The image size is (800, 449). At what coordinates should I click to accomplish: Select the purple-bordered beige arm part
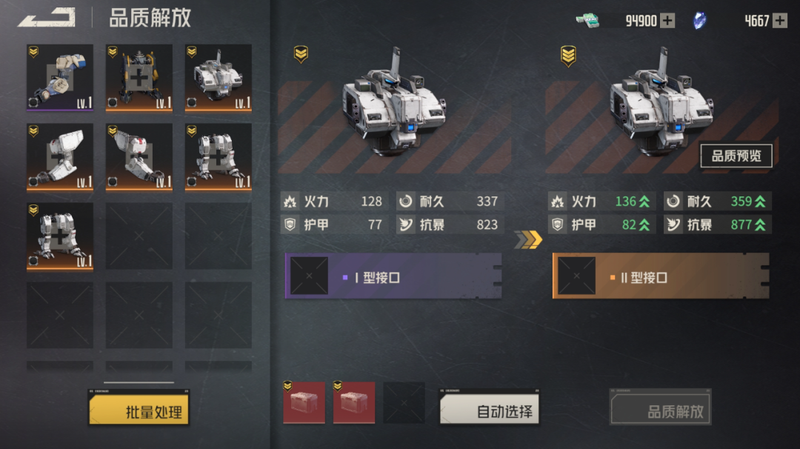tap(60, 77)
